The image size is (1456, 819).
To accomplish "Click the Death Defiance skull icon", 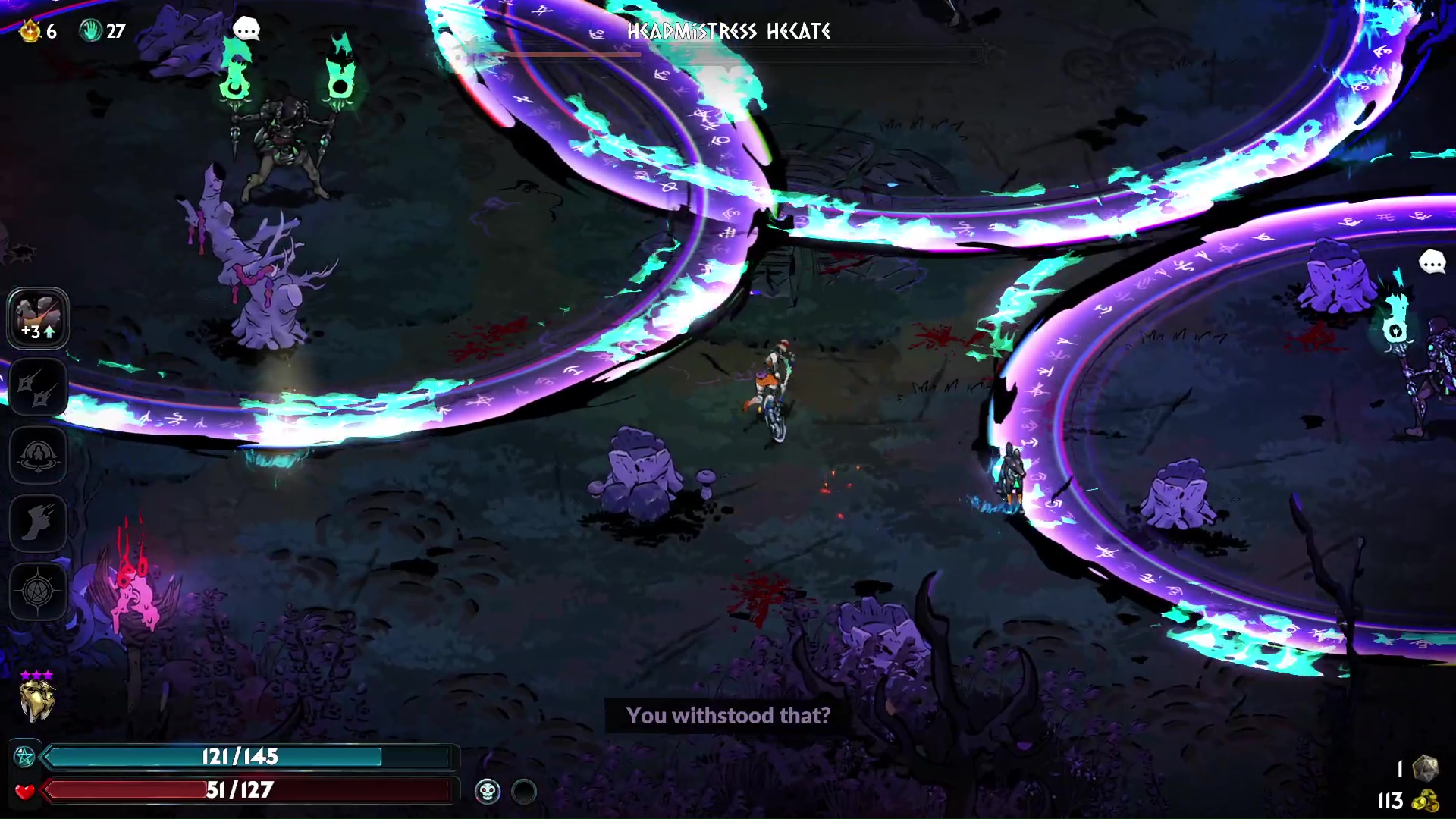I will click(488, 792).
